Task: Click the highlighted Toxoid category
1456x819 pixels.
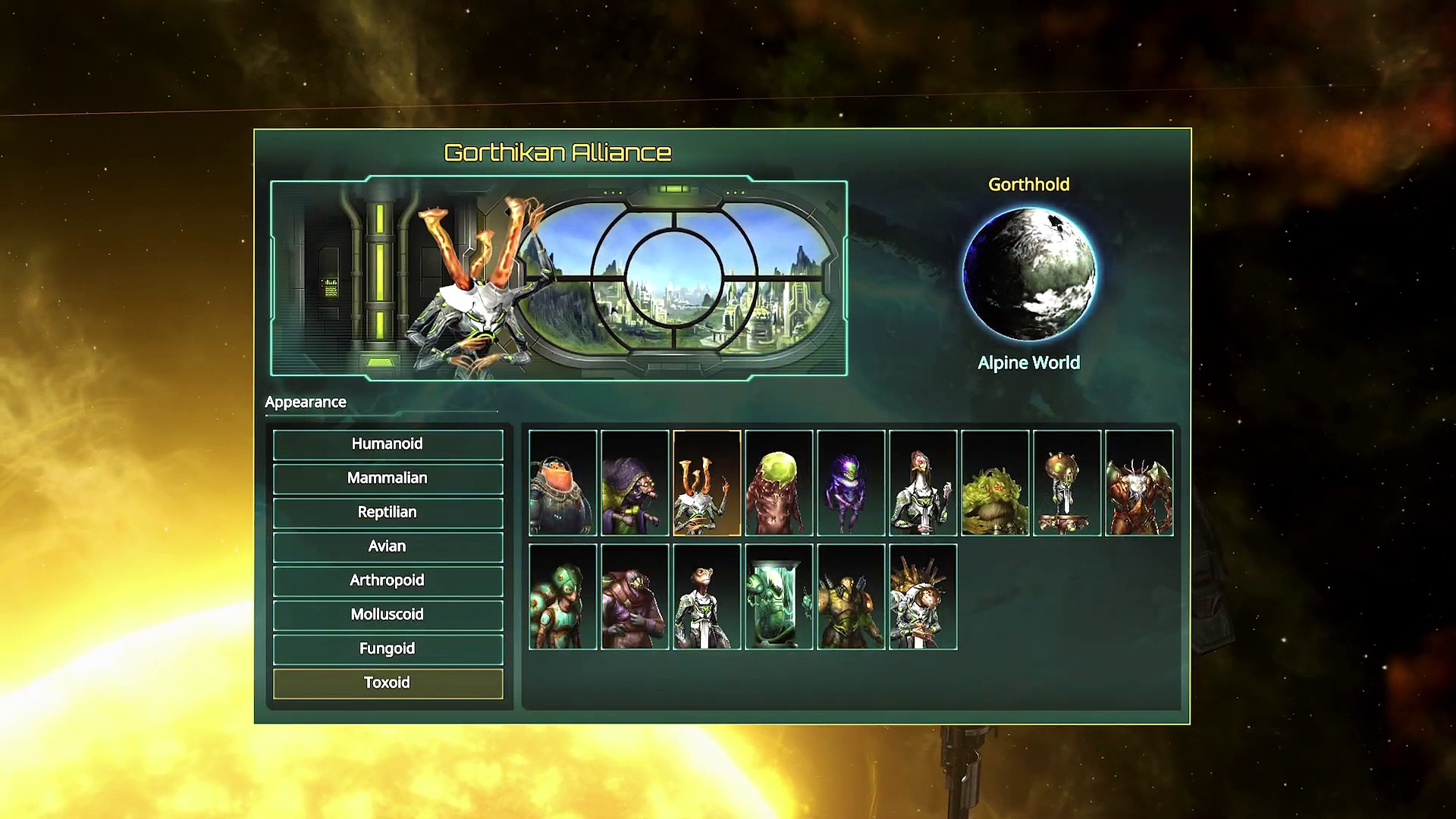Action: tap(388, 683)
